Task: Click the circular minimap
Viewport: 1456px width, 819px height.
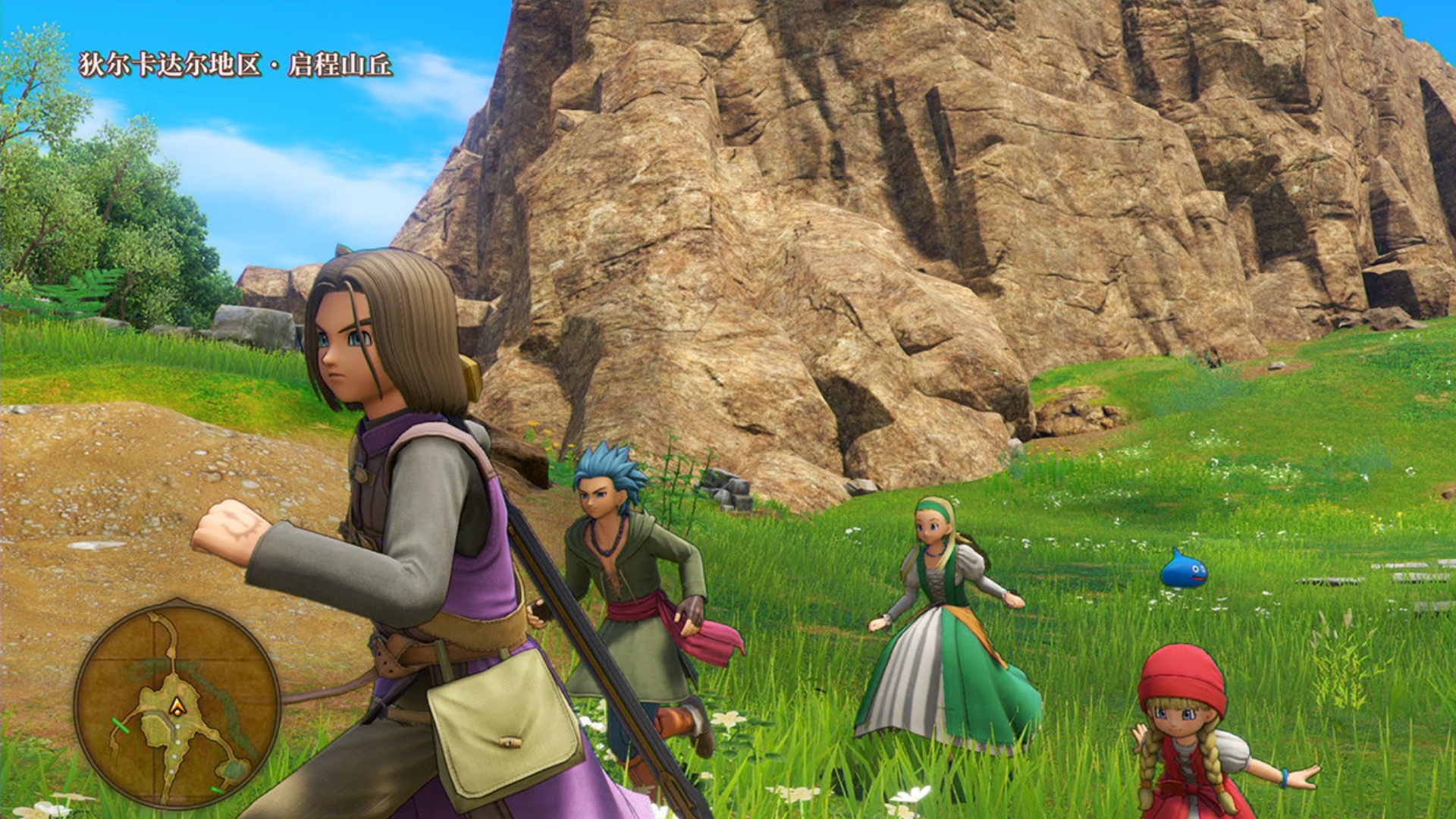Action: pos(177,702)
